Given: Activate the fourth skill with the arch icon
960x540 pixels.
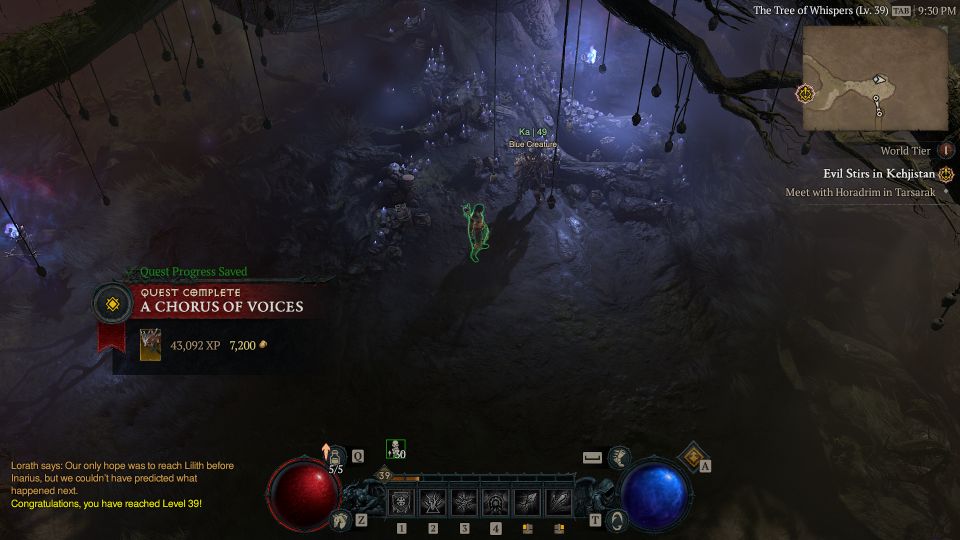Looking at the screenshot, I should [496, 503].
